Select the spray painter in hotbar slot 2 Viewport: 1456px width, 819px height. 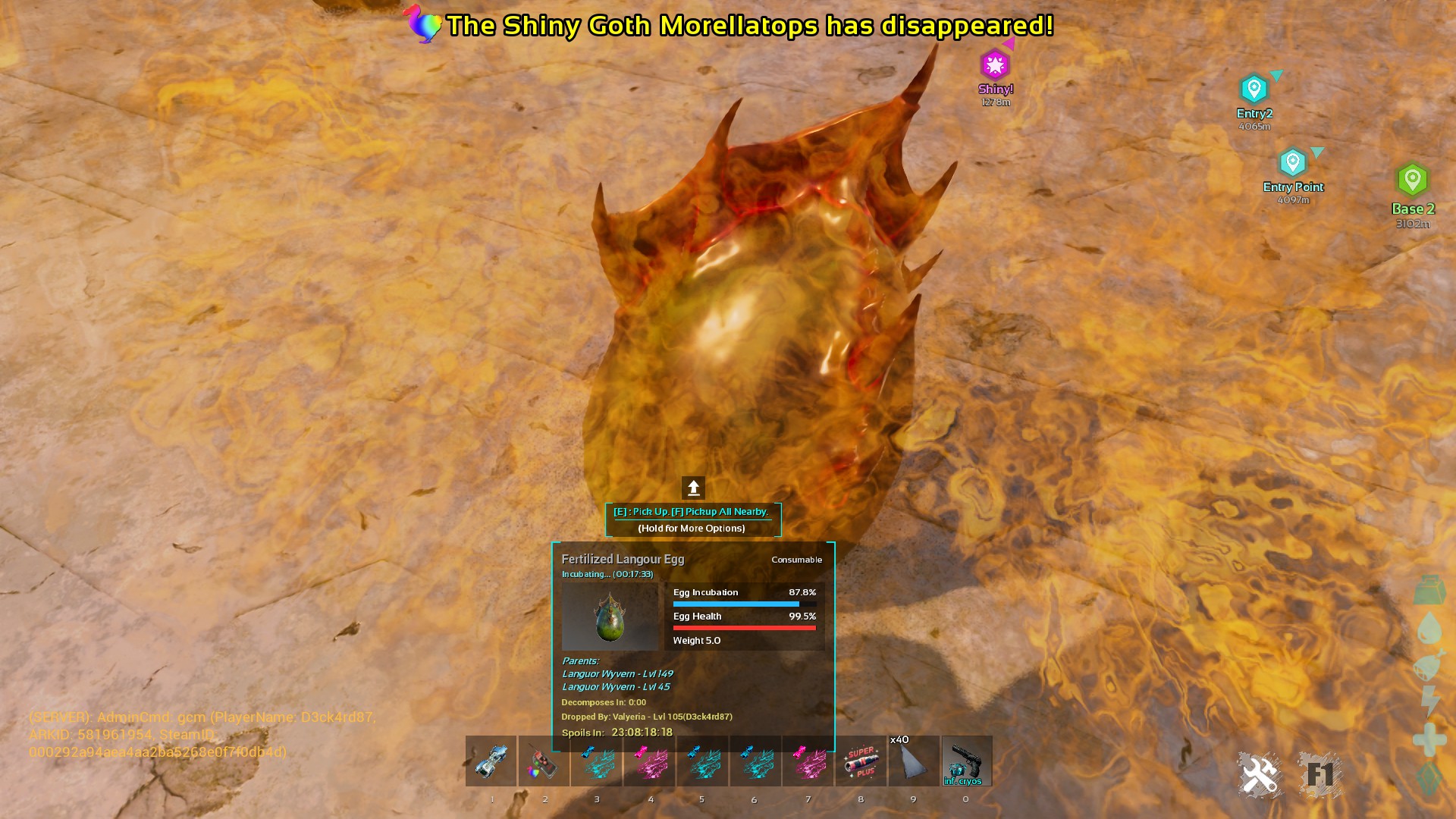(x=544, y=762)
